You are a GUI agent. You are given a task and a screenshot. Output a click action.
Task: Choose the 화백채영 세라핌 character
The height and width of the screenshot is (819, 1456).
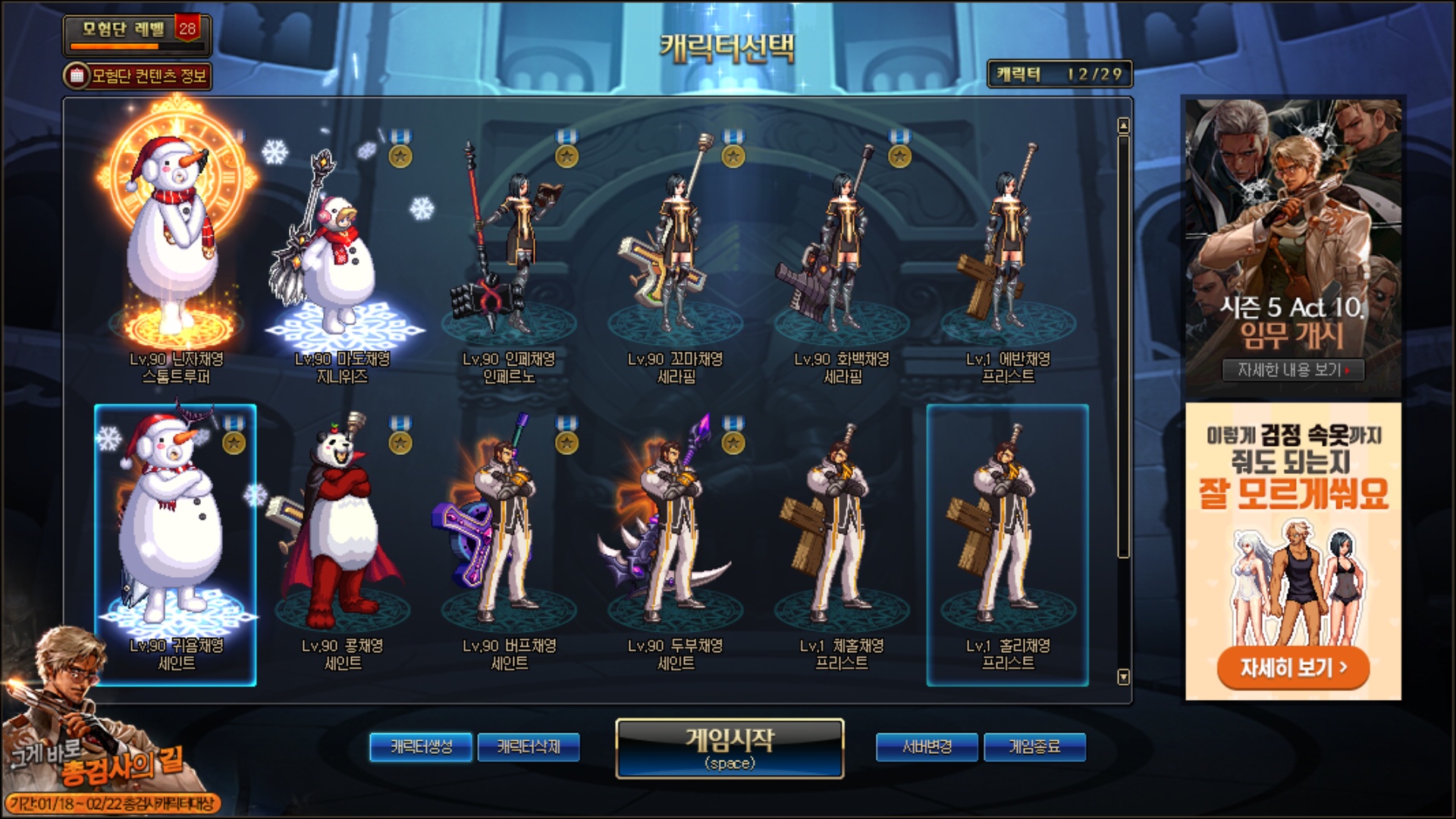[x=842, y=258]
